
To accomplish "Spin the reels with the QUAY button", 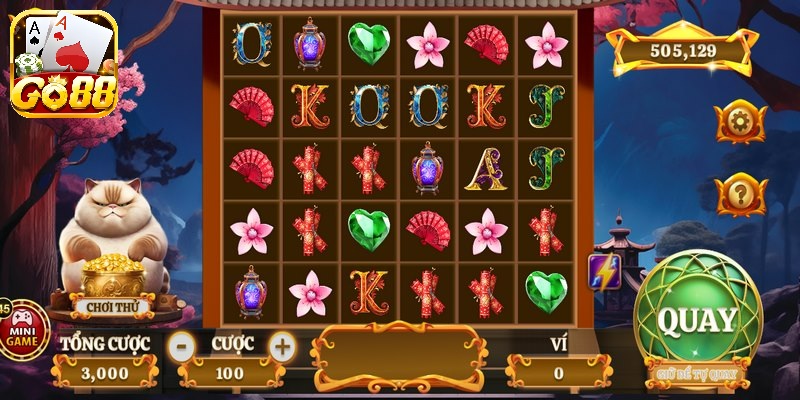I will pos(697,321).
